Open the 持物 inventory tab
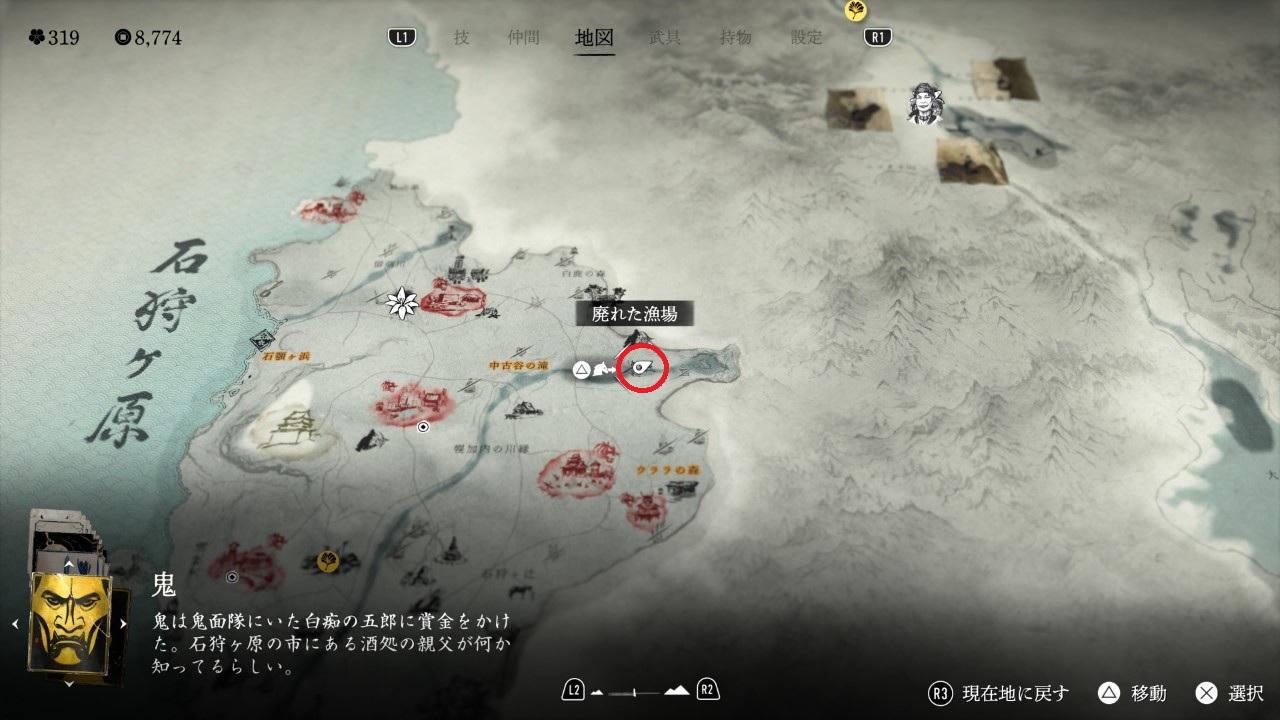This screenshot has height=720, width=1280. point(736,38)
